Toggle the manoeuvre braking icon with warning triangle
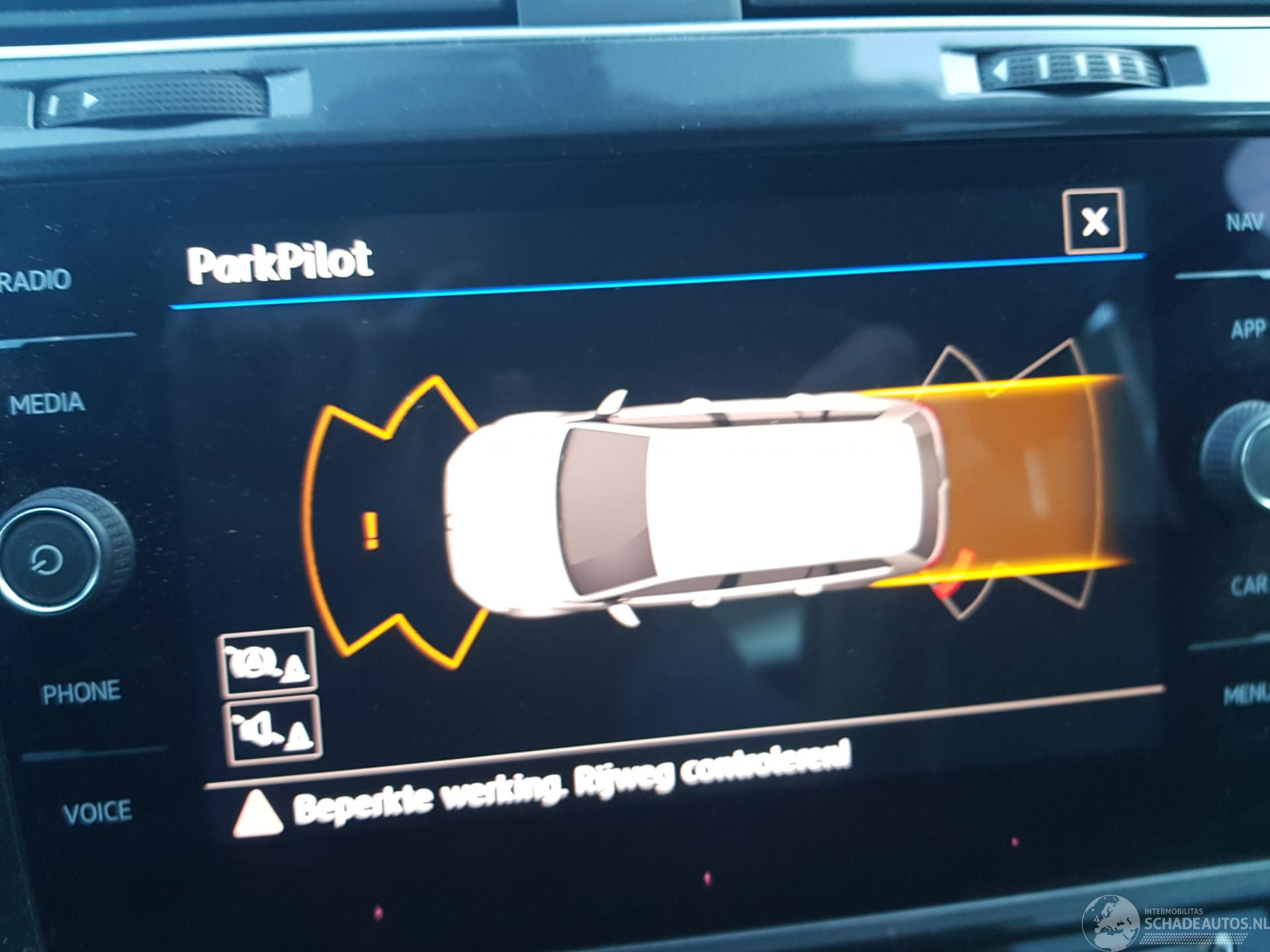Screen dimensions: 1270x952 point(268,662)
